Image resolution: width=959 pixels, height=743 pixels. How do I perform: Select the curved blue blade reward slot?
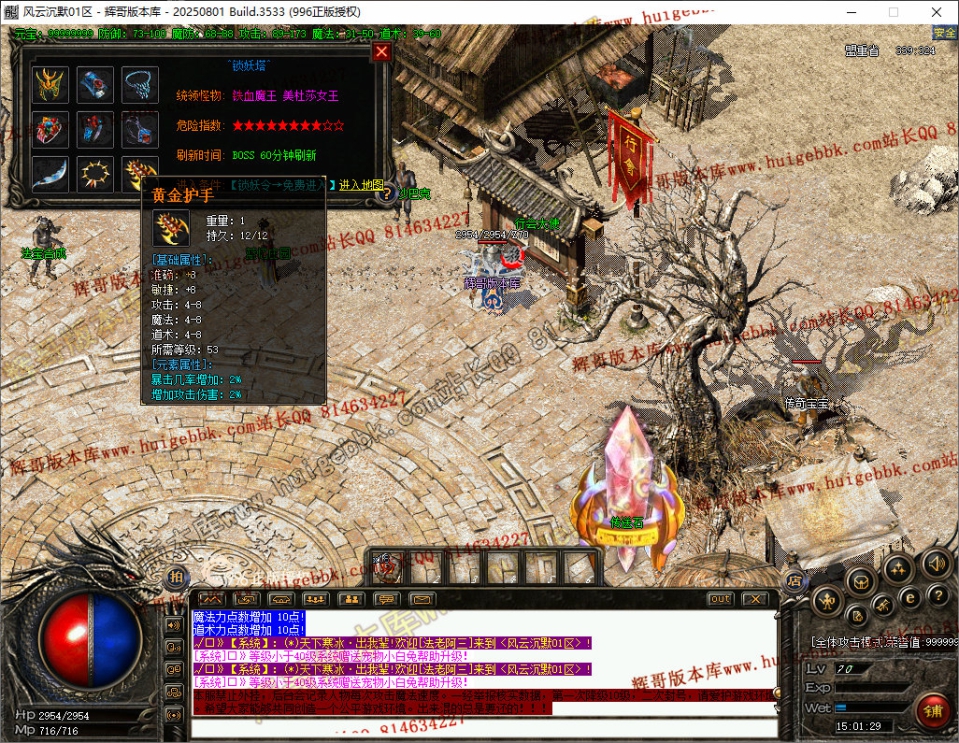(x=50, y=173)
